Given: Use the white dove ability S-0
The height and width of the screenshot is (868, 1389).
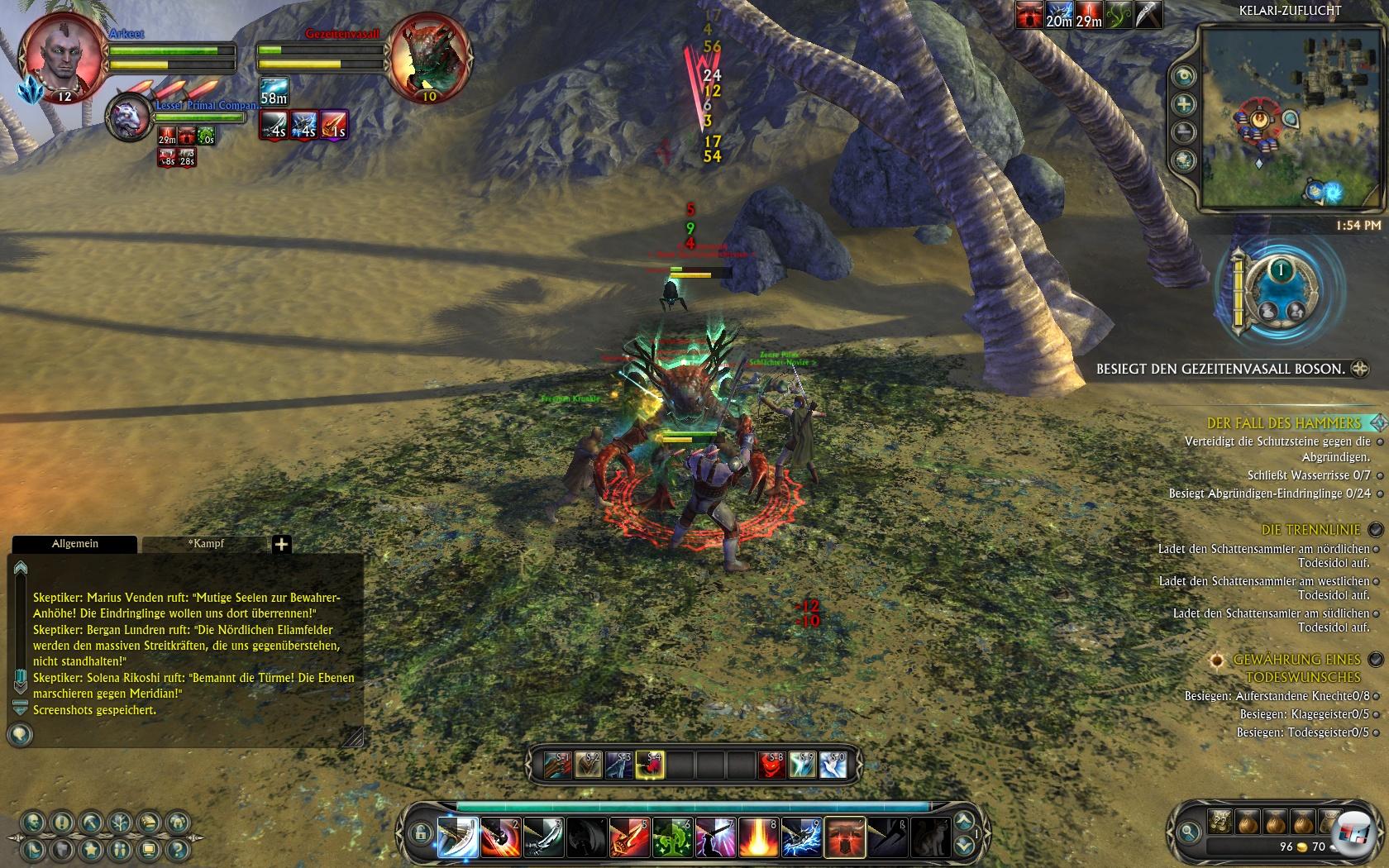Looking at the screenshot, I should click(833, 765).
